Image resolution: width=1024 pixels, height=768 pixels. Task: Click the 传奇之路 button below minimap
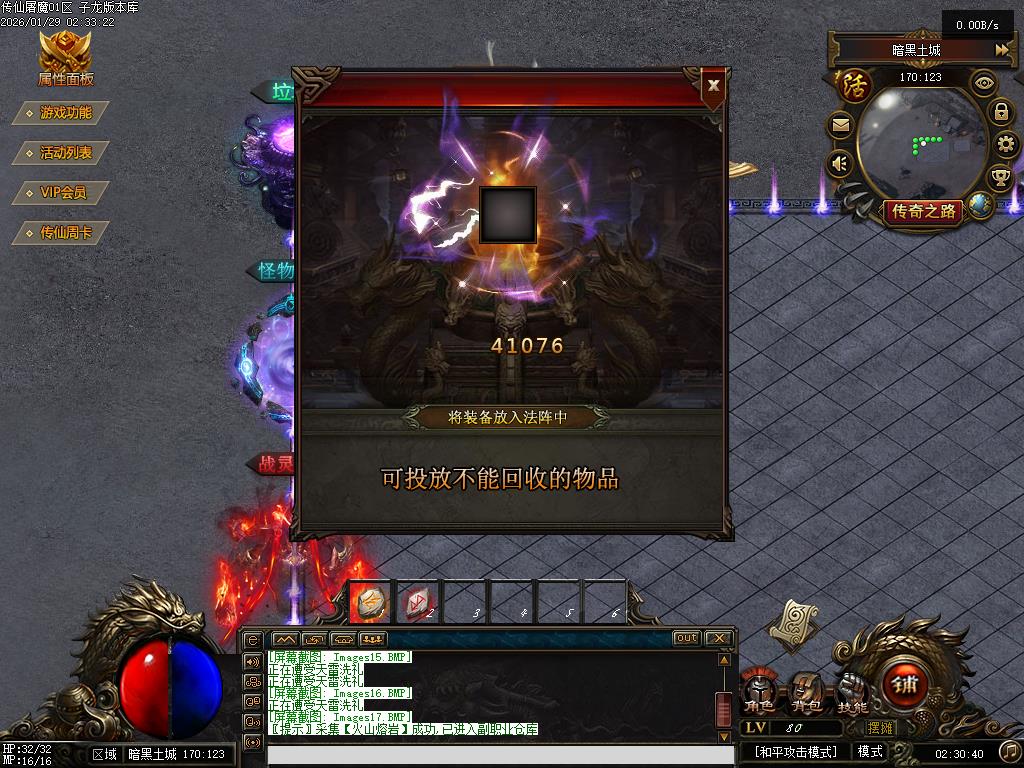923,211
